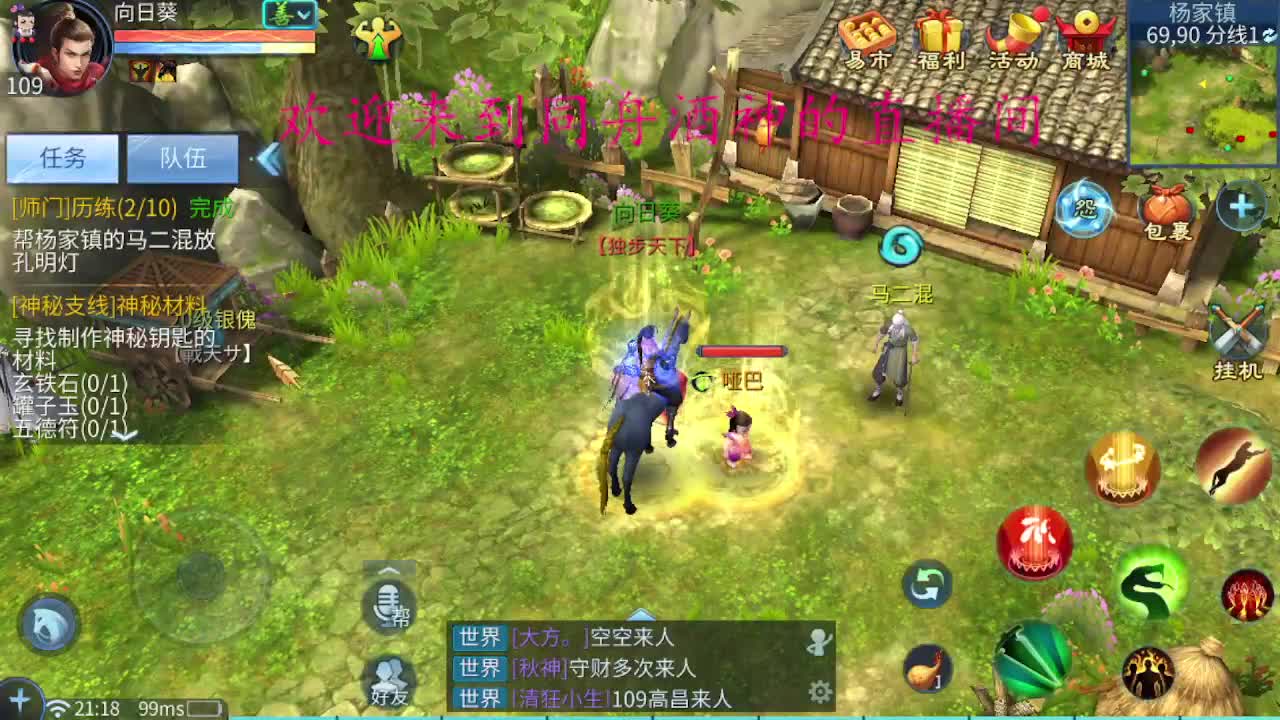Enable 挂机 auto-battle mode
1280x720 pixels.
tap(1237, 330)
